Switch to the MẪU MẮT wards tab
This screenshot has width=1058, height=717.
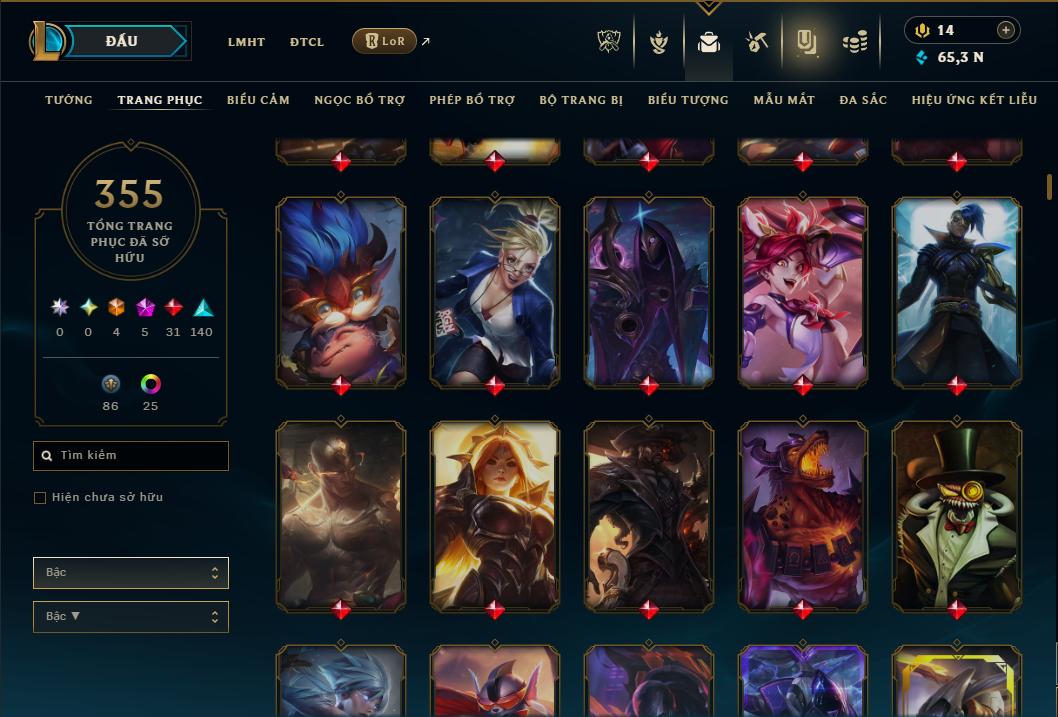point(784,100)
